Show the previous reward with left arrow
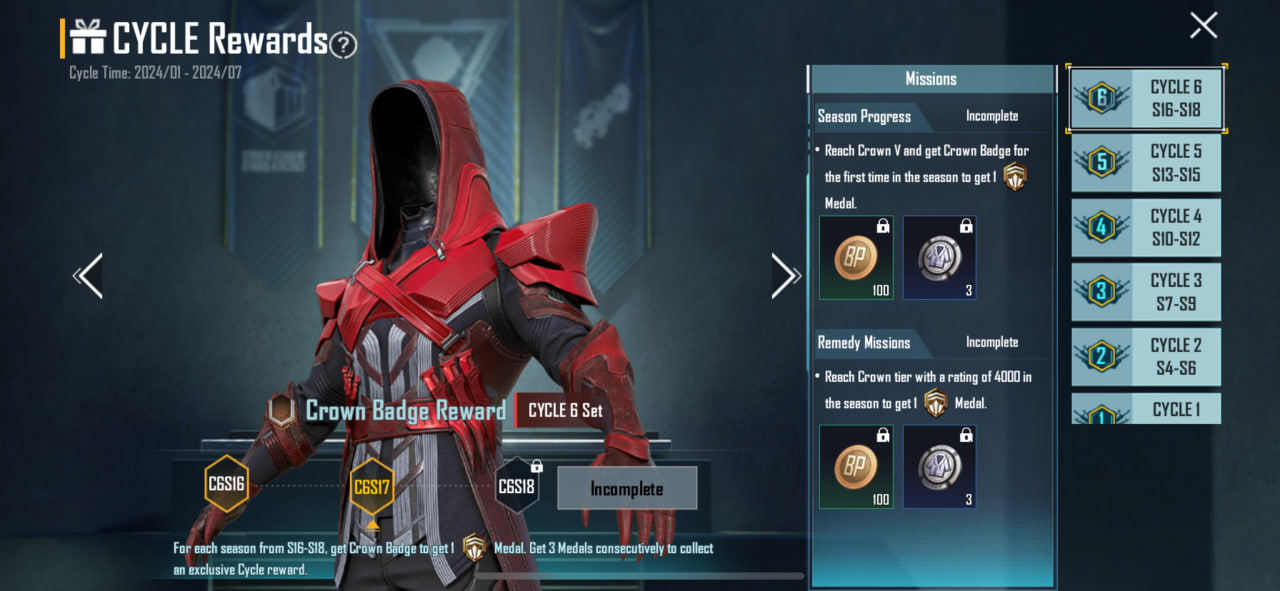Screen dimensions: 1280x591 click(89, 276)
